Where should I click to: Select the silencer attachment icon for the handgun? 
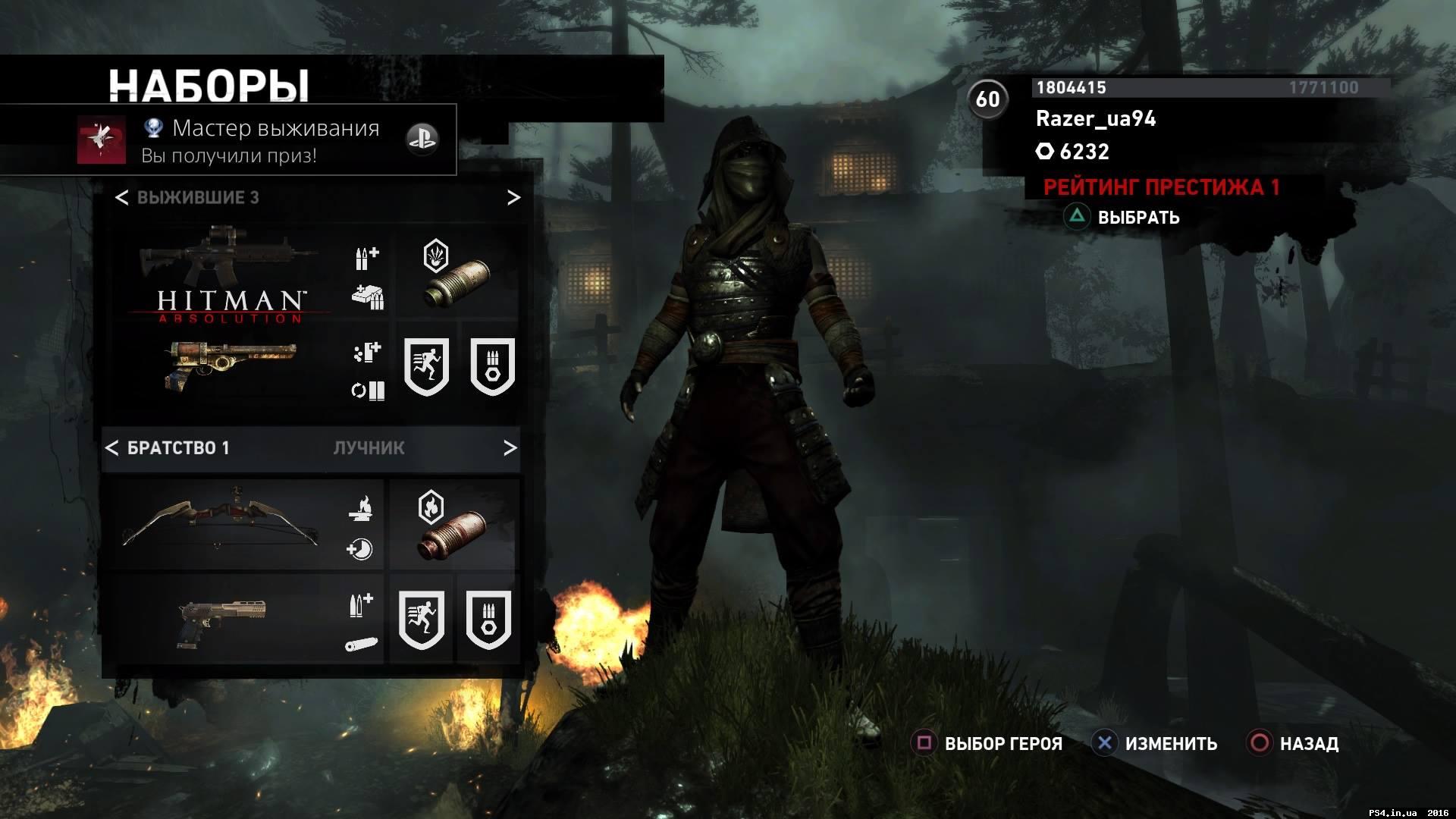[362, 643]
